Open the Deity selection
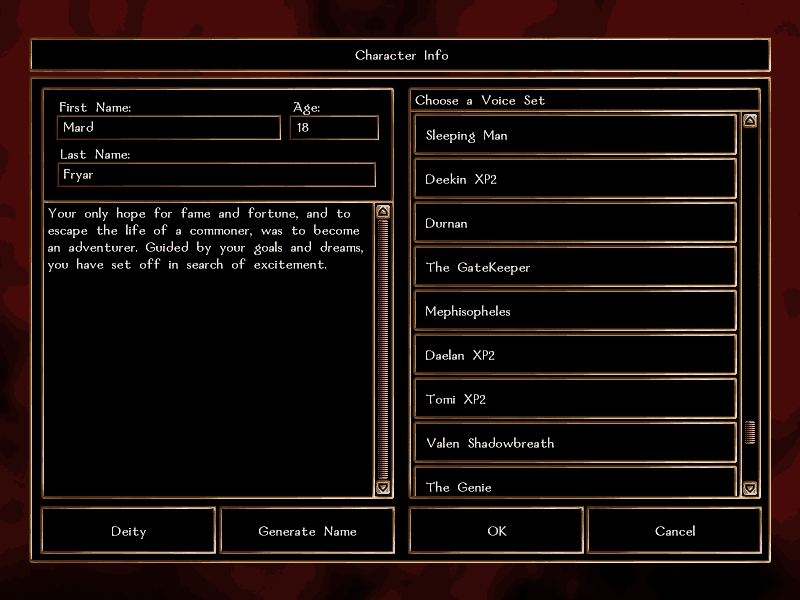Screen dimensions: 800x600 (x=128, y=531)
